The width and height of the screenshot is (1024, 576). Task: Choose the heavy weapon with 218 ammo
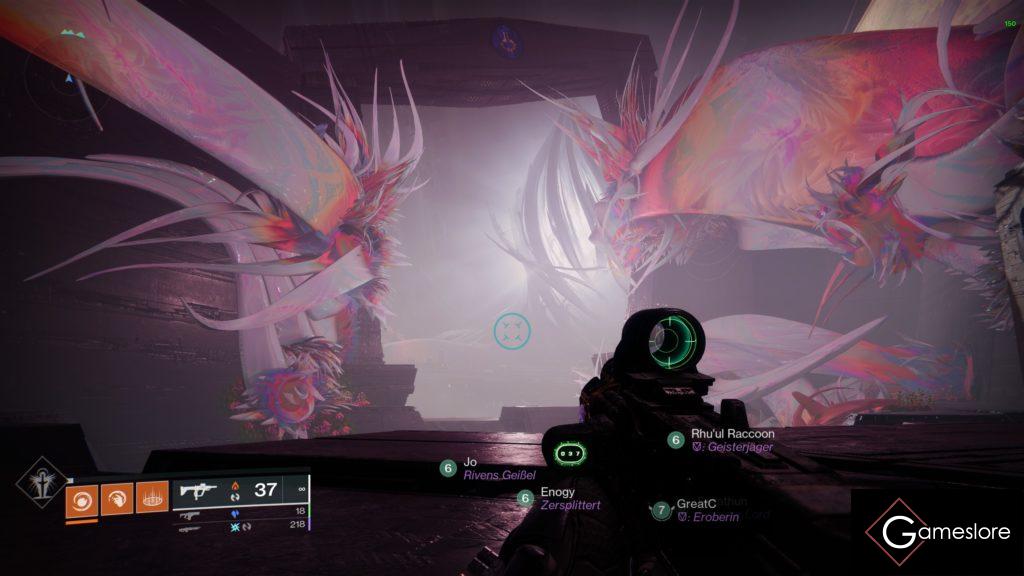tap(240, 525)
